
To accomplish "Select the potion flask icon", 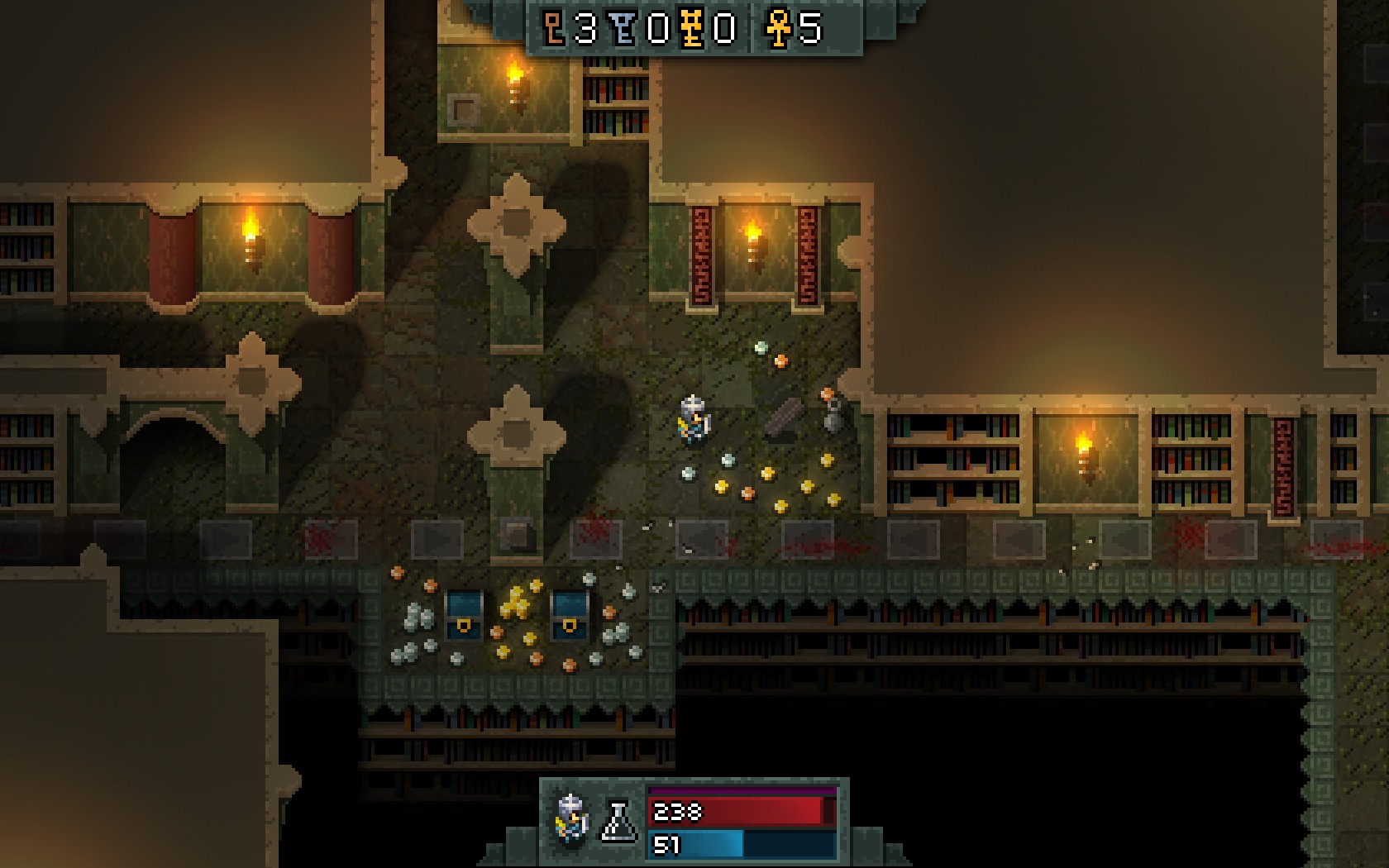I will pyautogui.click(x=619, y=821).
